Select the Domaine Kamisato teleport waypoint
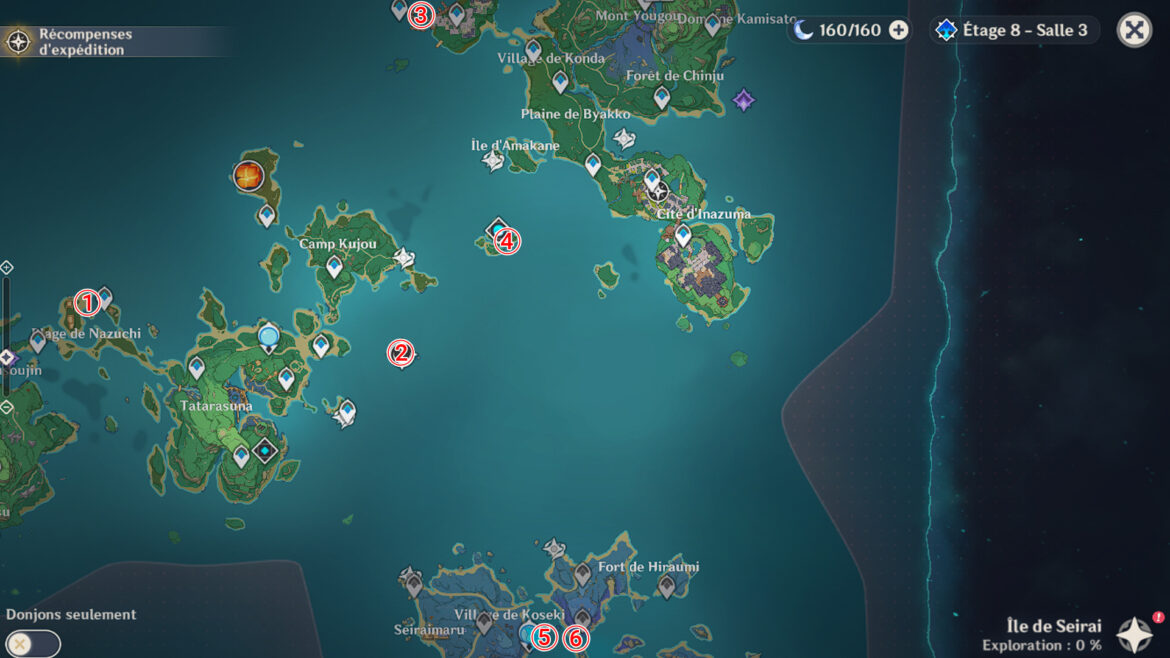 [712, 25]
